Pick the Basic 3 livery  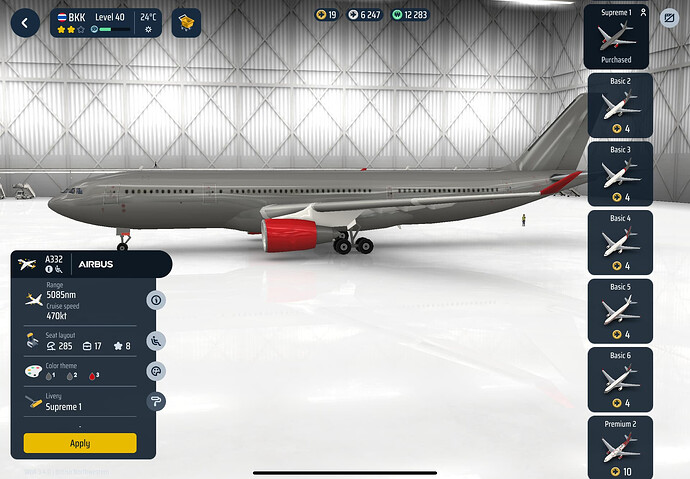click(620, 174)
